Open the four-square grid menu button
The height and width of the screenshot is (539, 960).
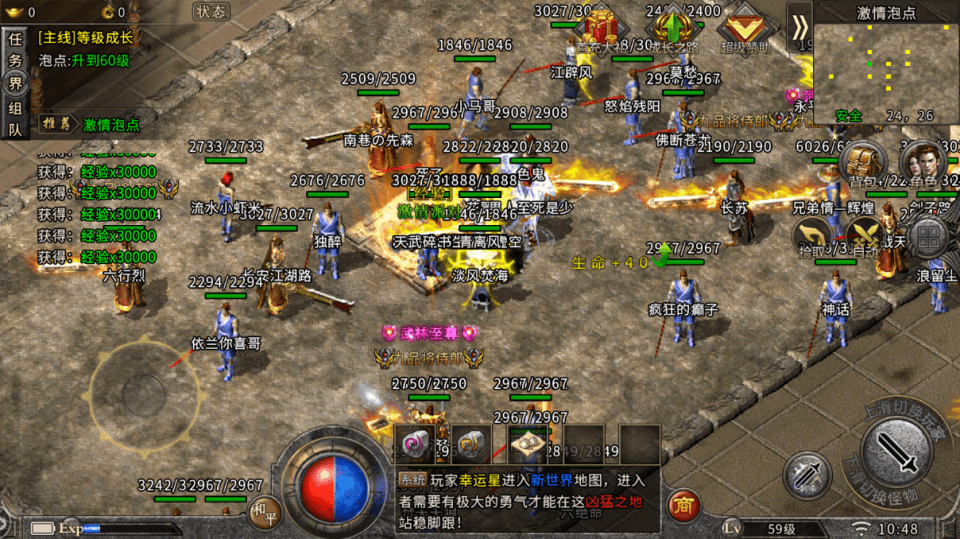click(929, 237)
